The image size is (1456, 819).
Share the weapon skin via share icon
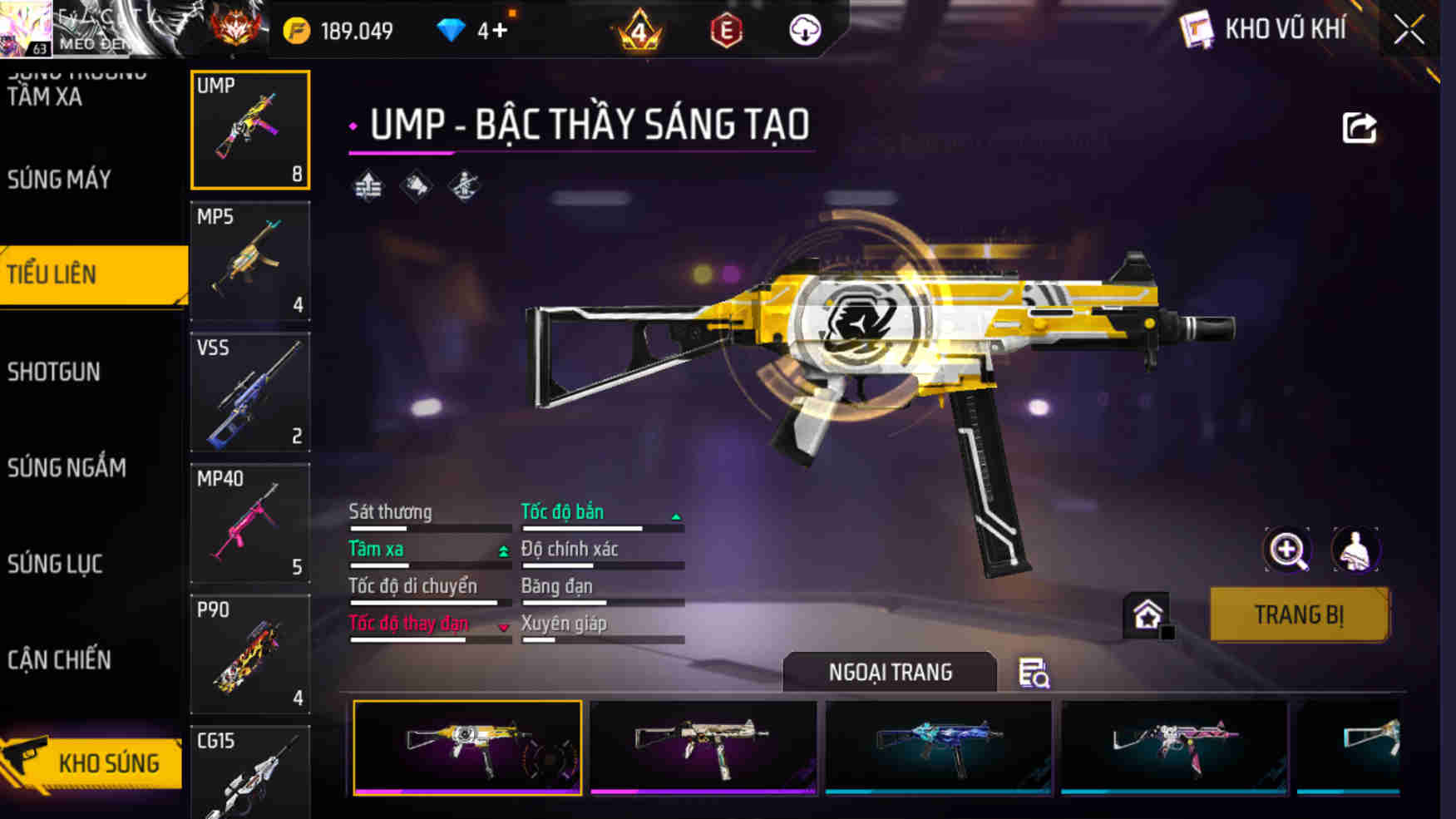click(x=1360, y=128)
